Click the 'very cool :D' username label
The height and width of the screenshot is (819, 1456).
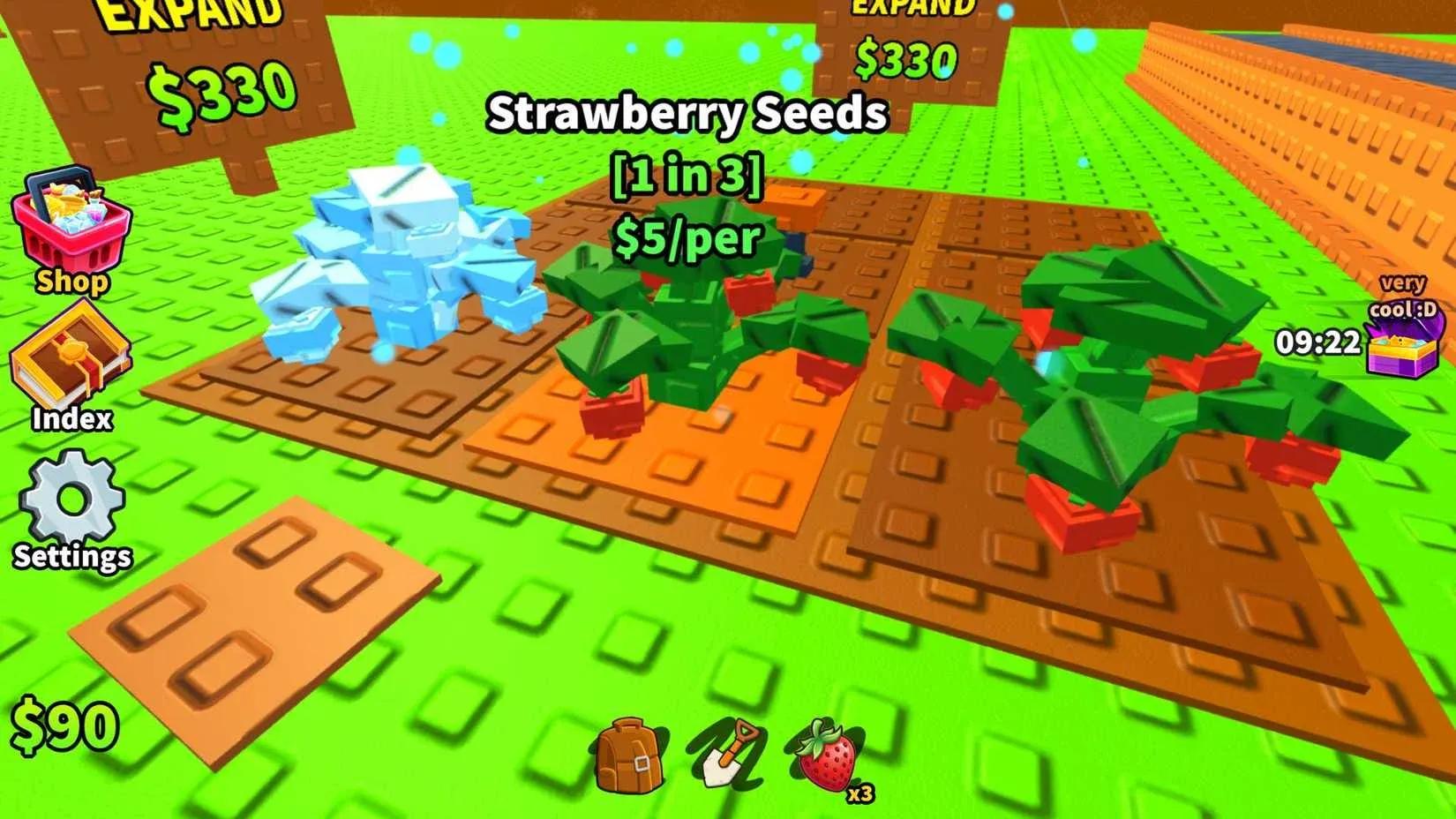(x=1403, y=296)
